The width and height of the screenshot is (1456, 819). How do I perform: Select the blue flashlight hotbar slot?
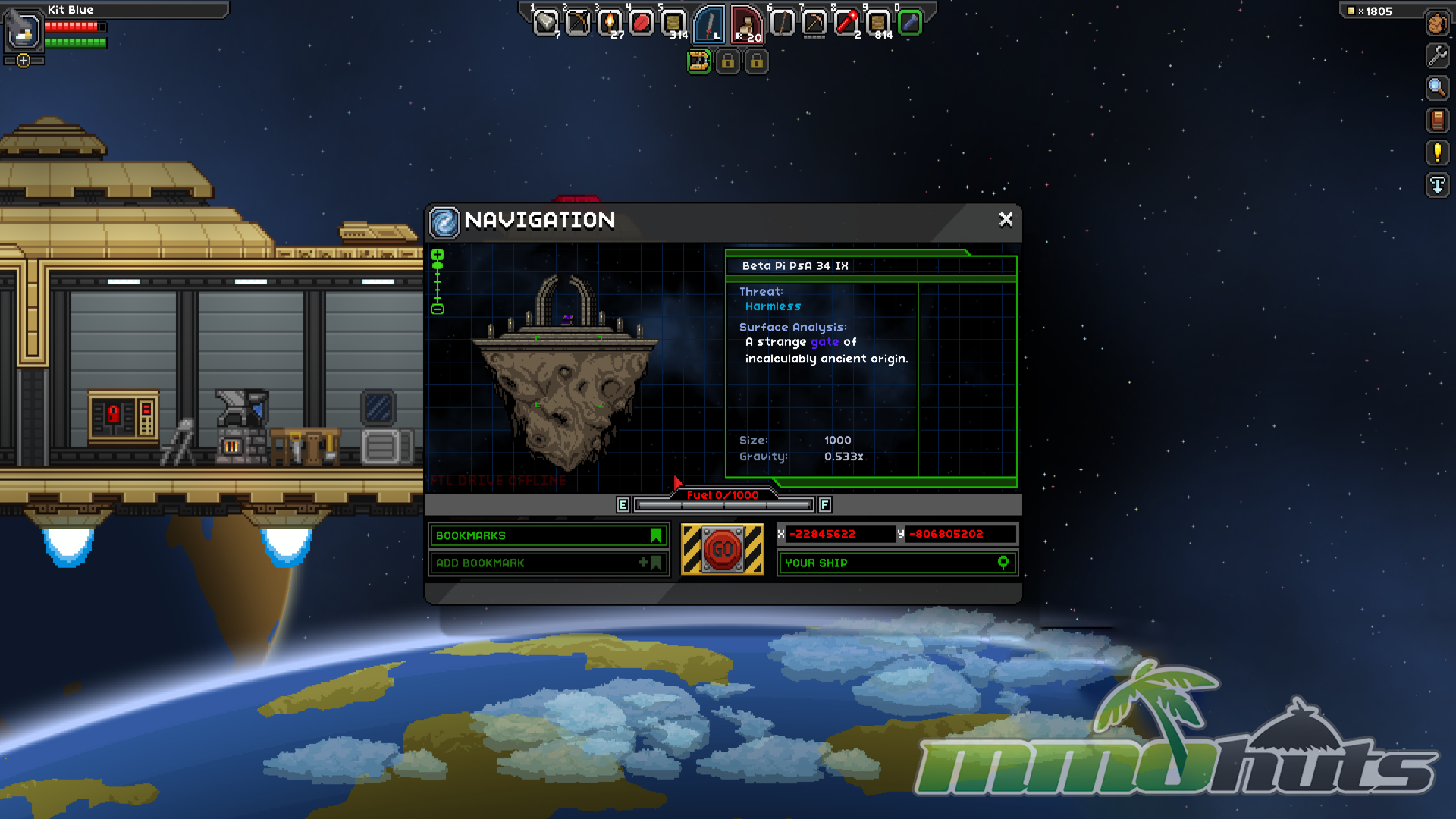(x=909, y=24)
